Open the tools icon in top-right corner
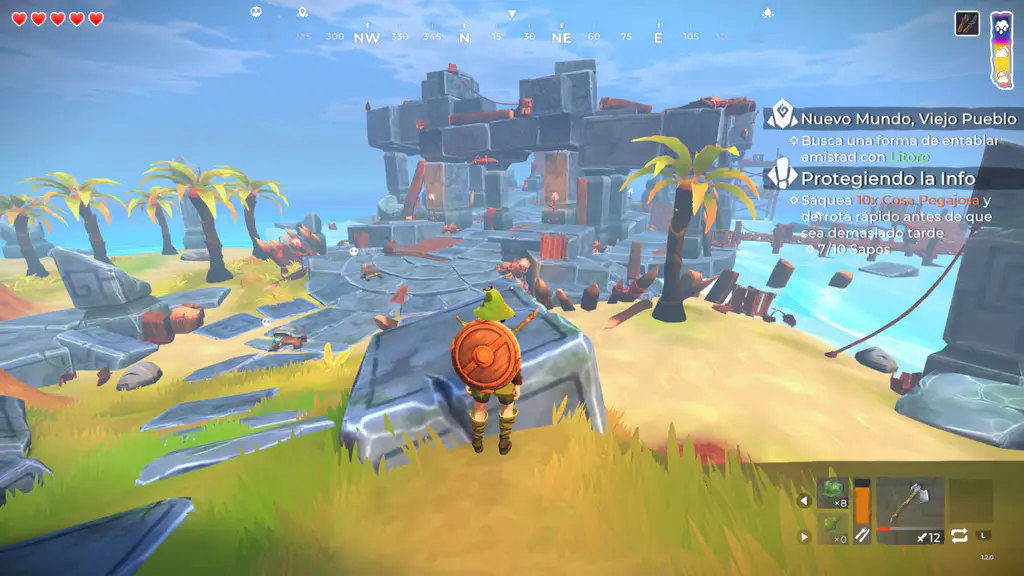The height and width of the screenshot is (576, 1024). click(x=967, y=23)
